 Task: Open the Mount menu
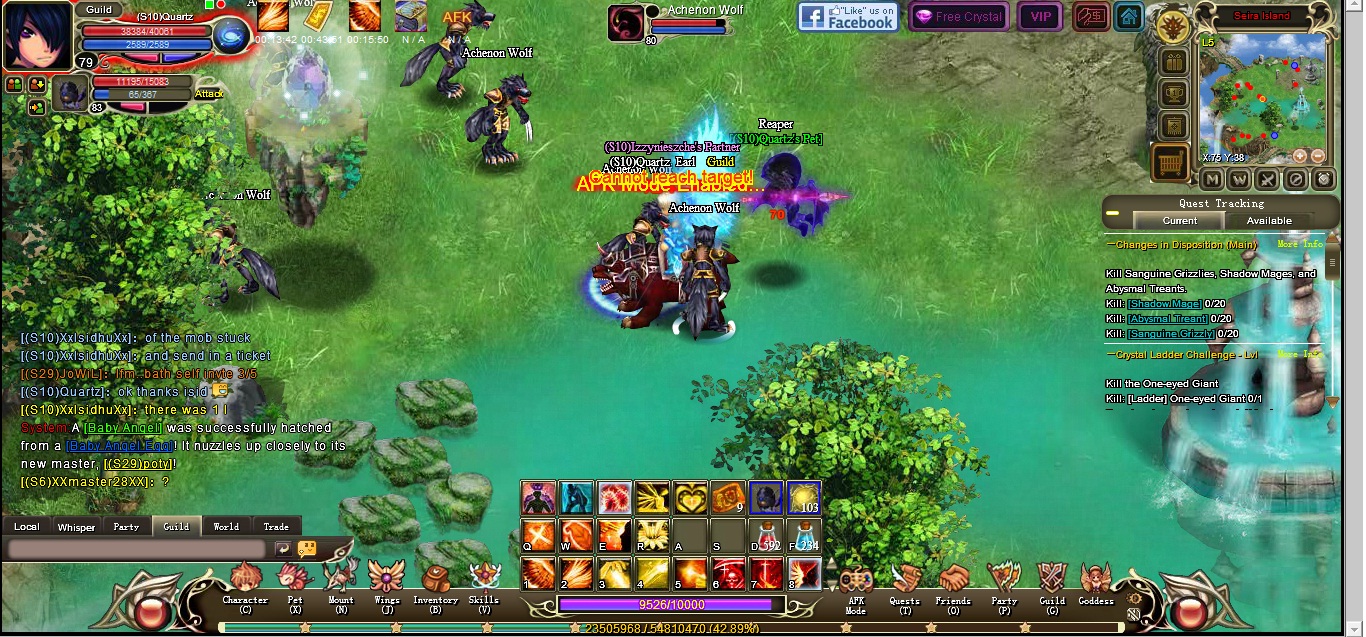pyautogui.click(x=341, y=581)
